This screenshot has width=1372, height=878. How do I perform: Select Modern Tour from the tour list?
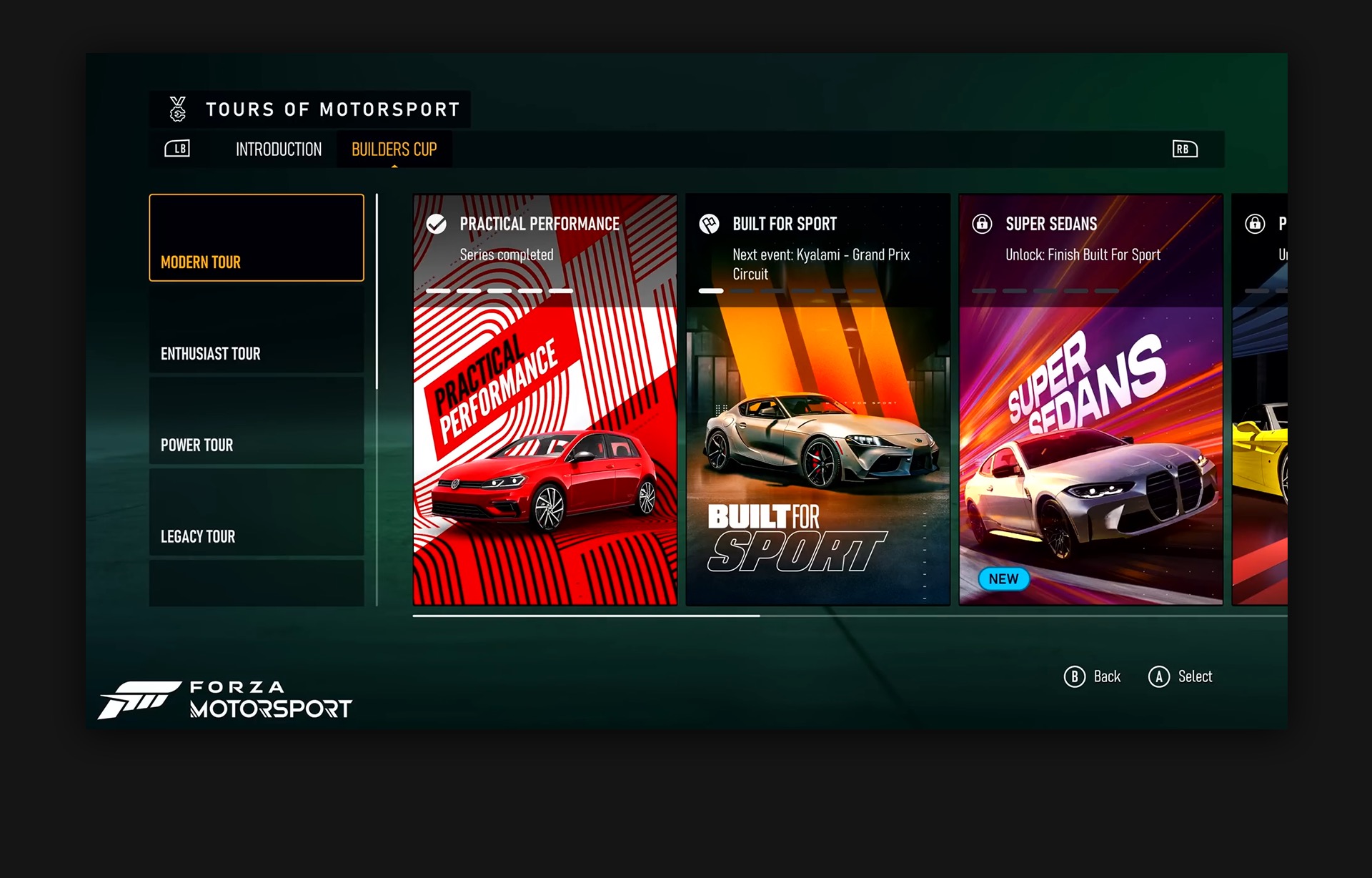point(257,238)
